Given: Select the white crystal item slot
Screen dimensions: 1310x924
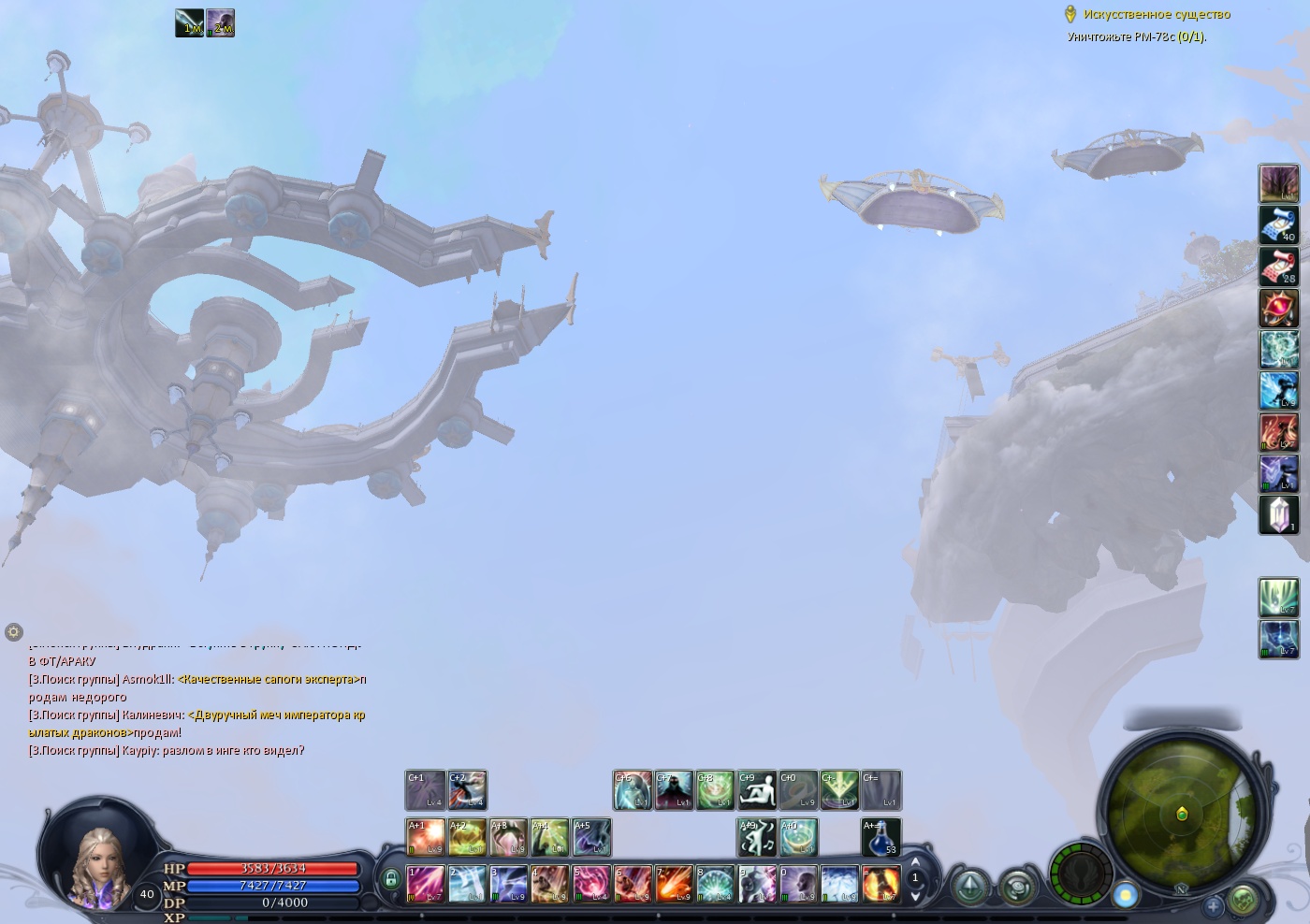Looking at the screenshot, I should (1278, 514).
